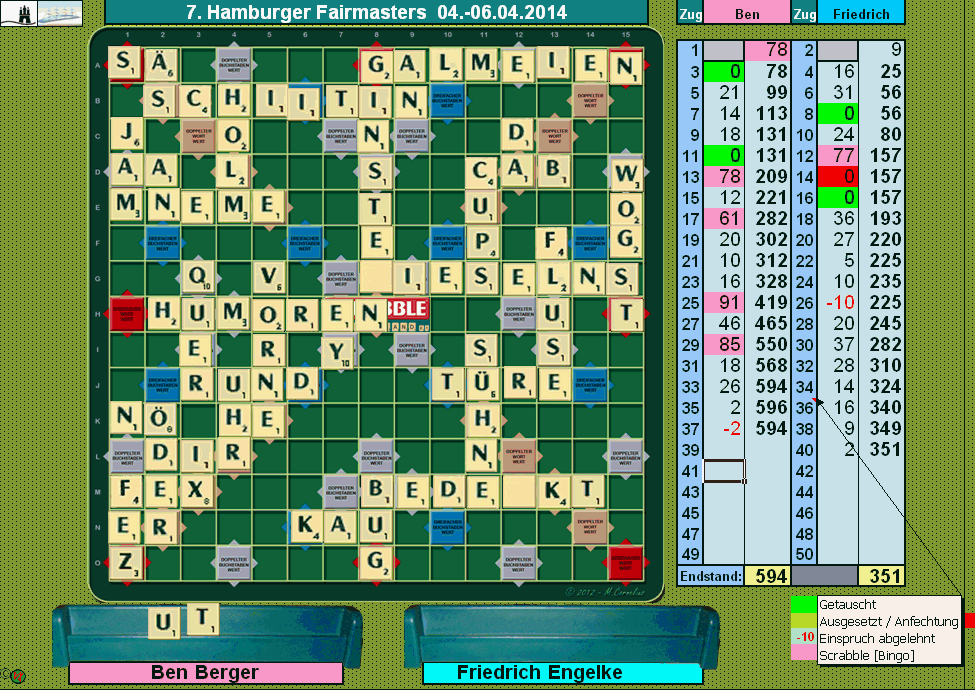Viewport: 975px width, 690px height.
Task: Select the outlined empty cell for move 41
Action: [x=723, y=471]
